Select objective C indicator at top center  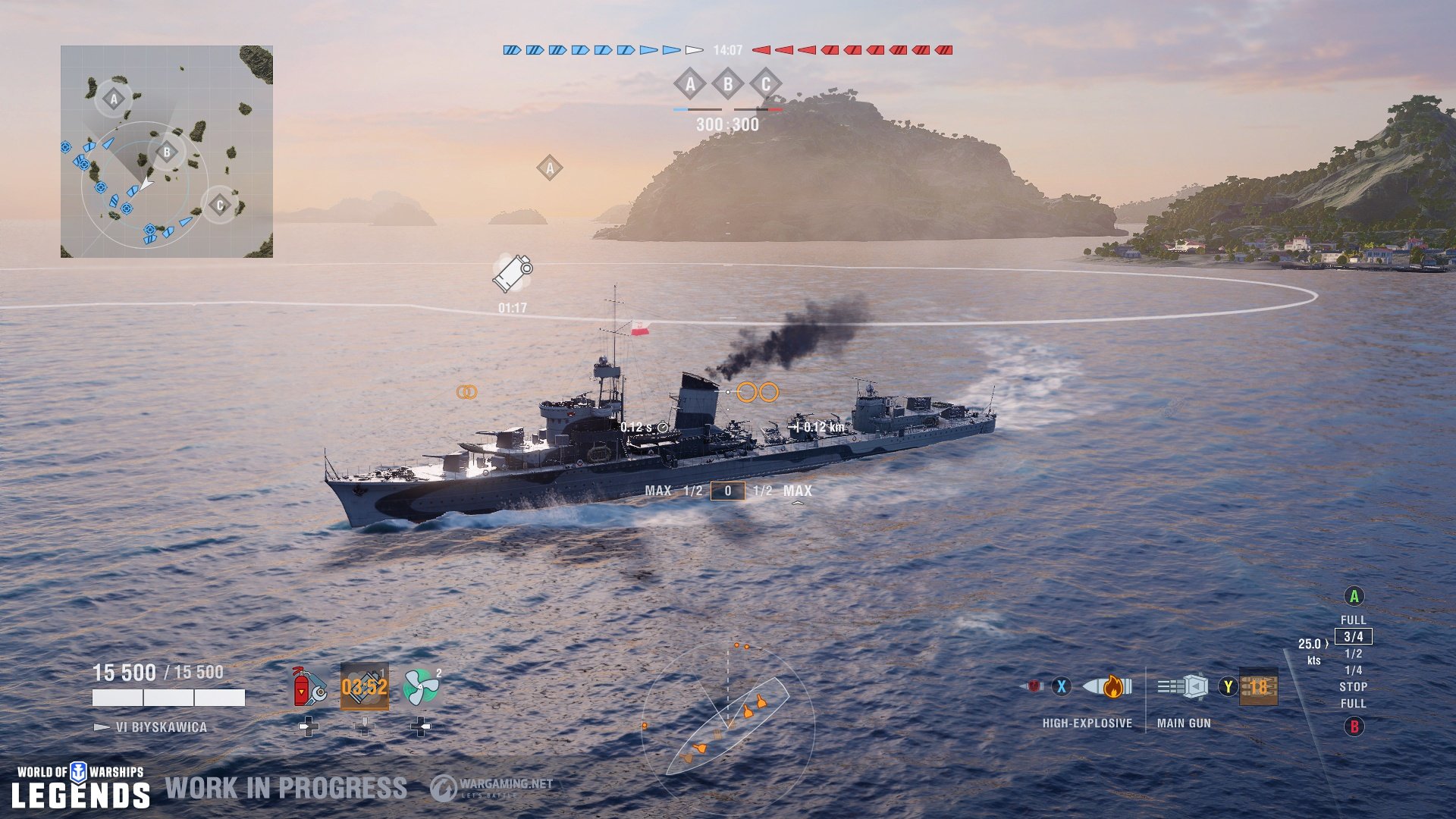(767, 85)
